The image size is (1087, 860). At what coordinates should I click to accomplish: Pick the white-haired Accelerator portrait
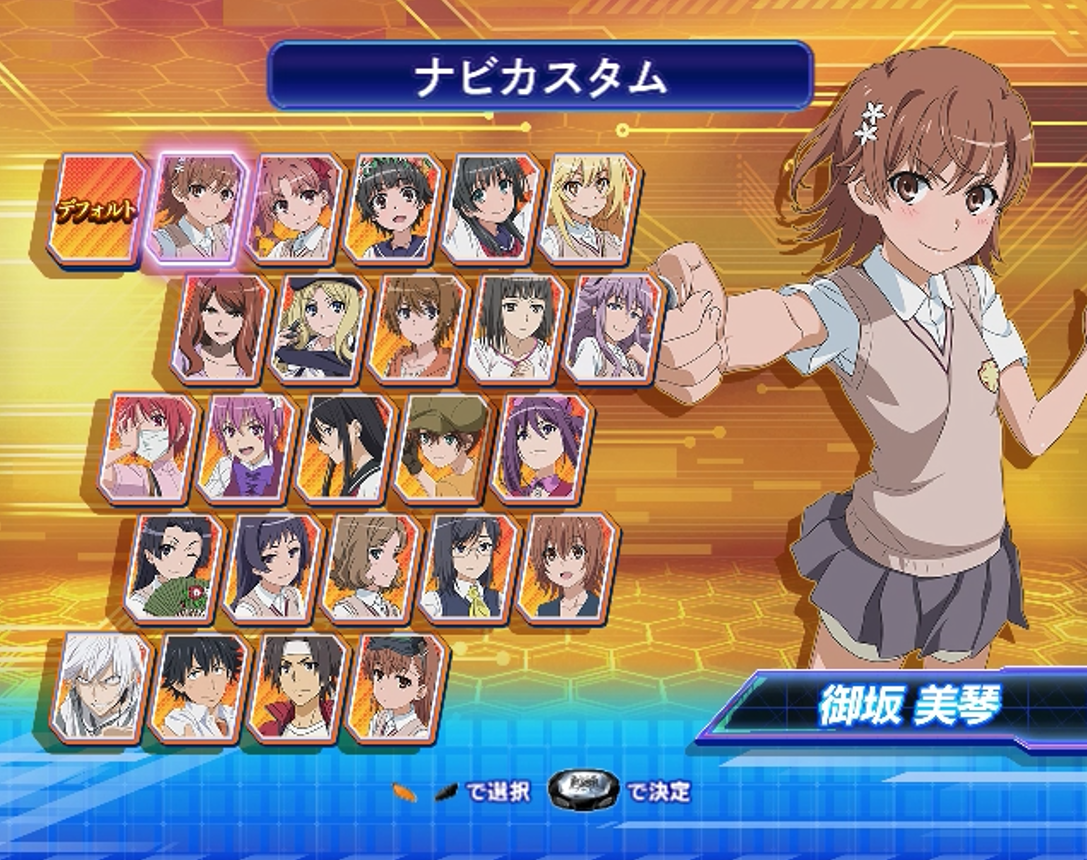click(101, 688)
